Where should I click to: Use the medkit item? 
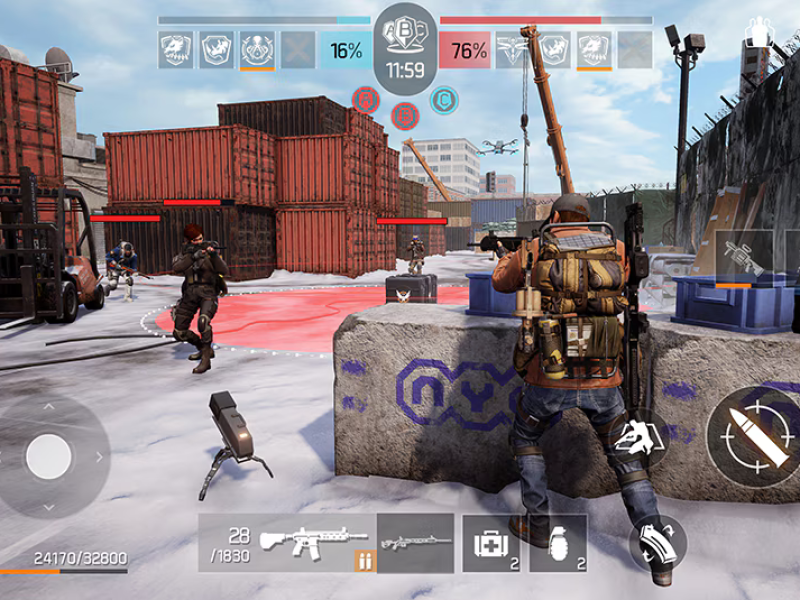point(491,543)
